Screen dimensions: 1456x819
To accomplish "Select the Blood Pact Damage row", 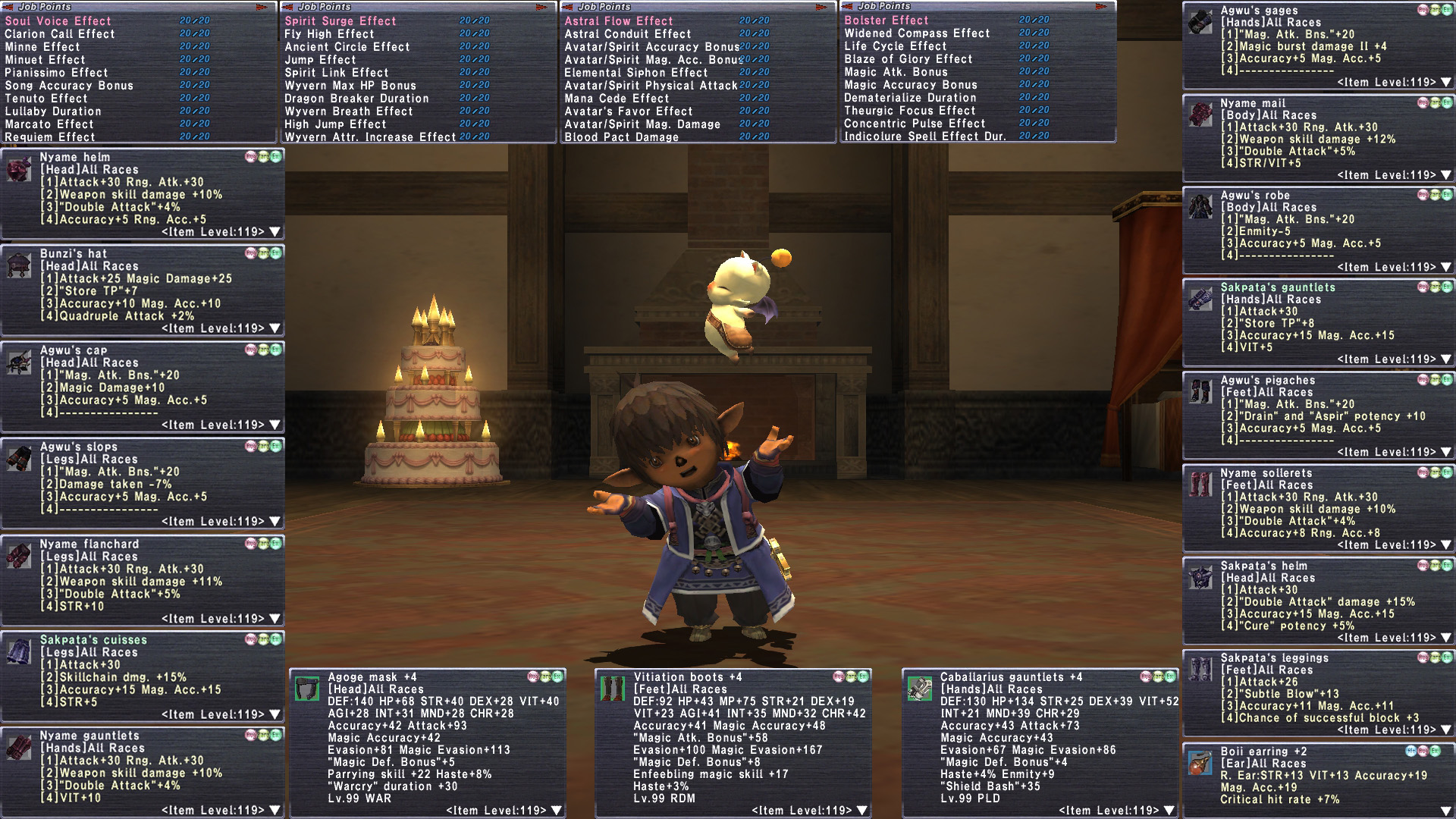I will tap(622, 137).
